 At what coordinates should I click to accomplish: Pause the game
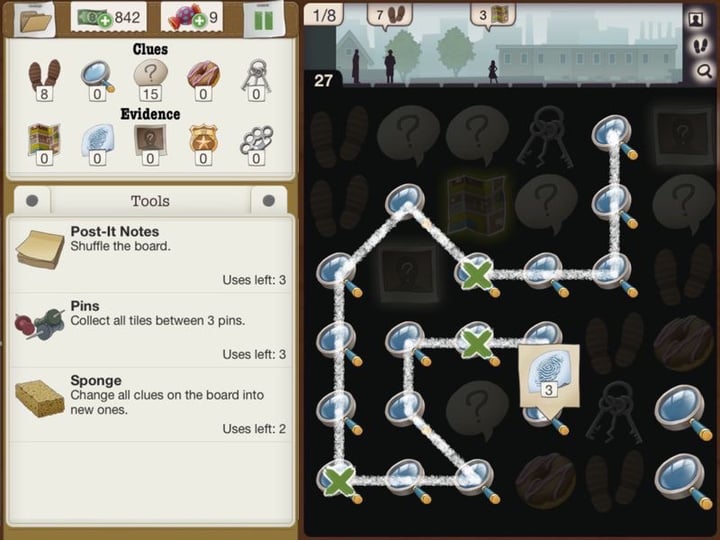263,18
